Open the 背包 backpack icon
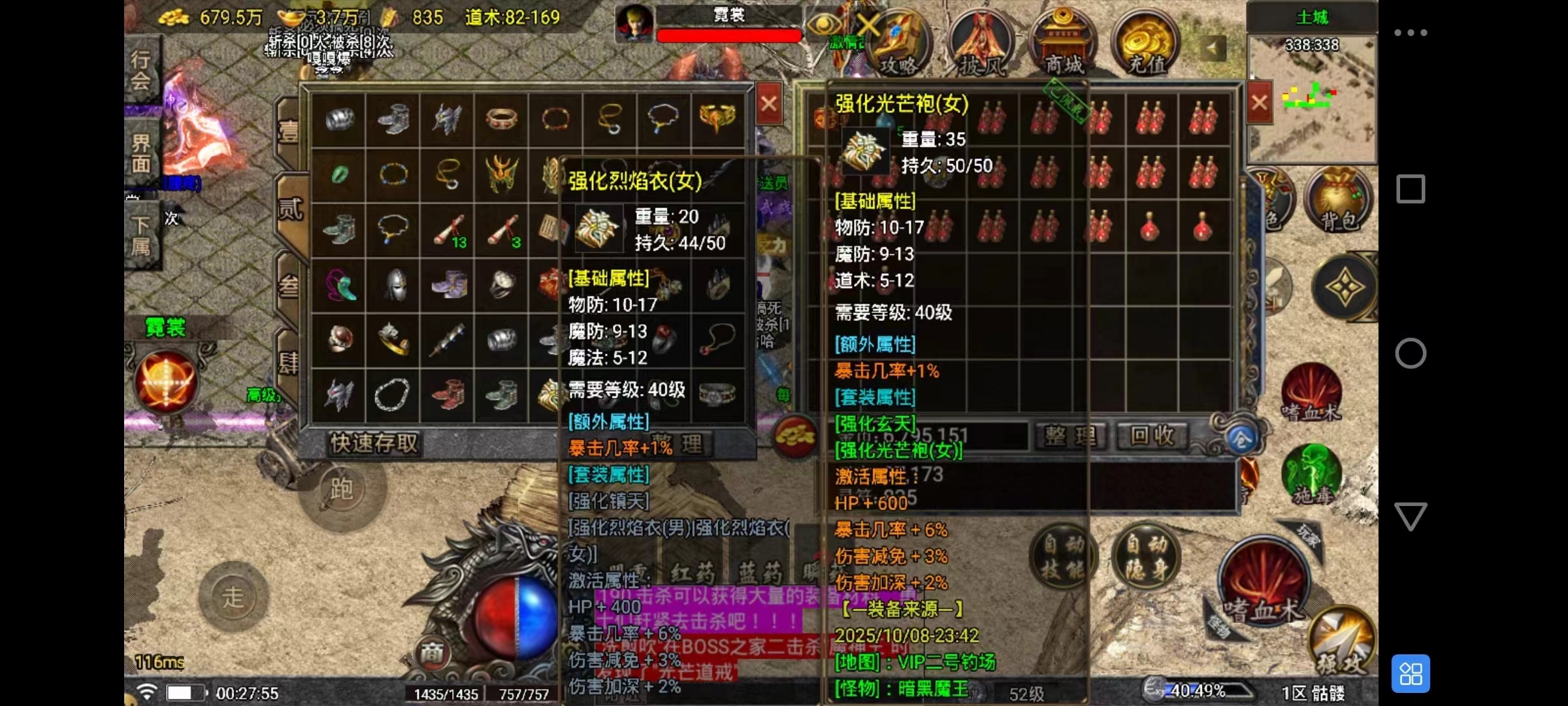1568x706 pixels. pyautogui.click(x=1337, y=199)
